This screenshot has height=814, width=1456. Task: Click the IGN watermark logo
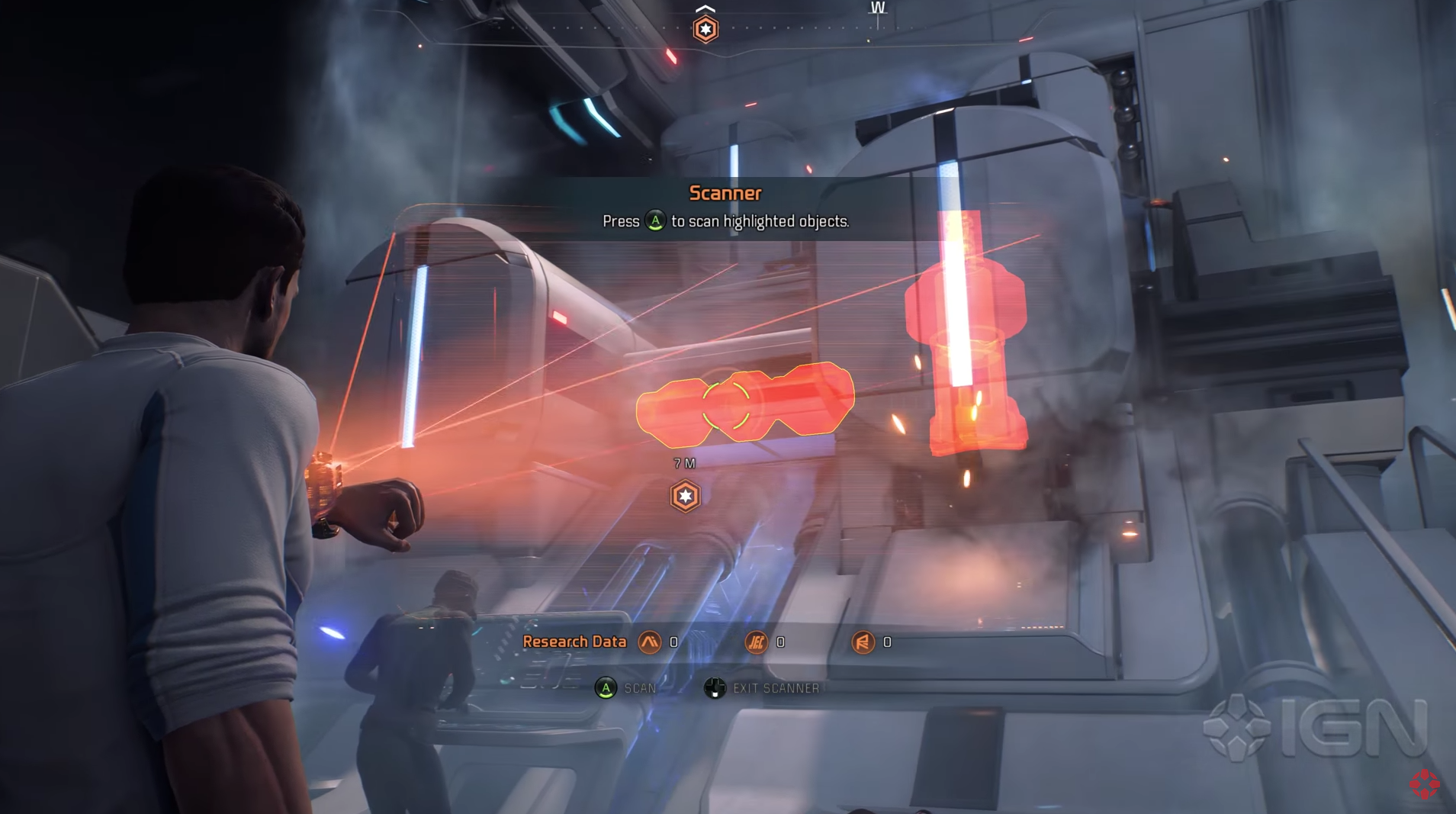click(x=1315, y=728)
